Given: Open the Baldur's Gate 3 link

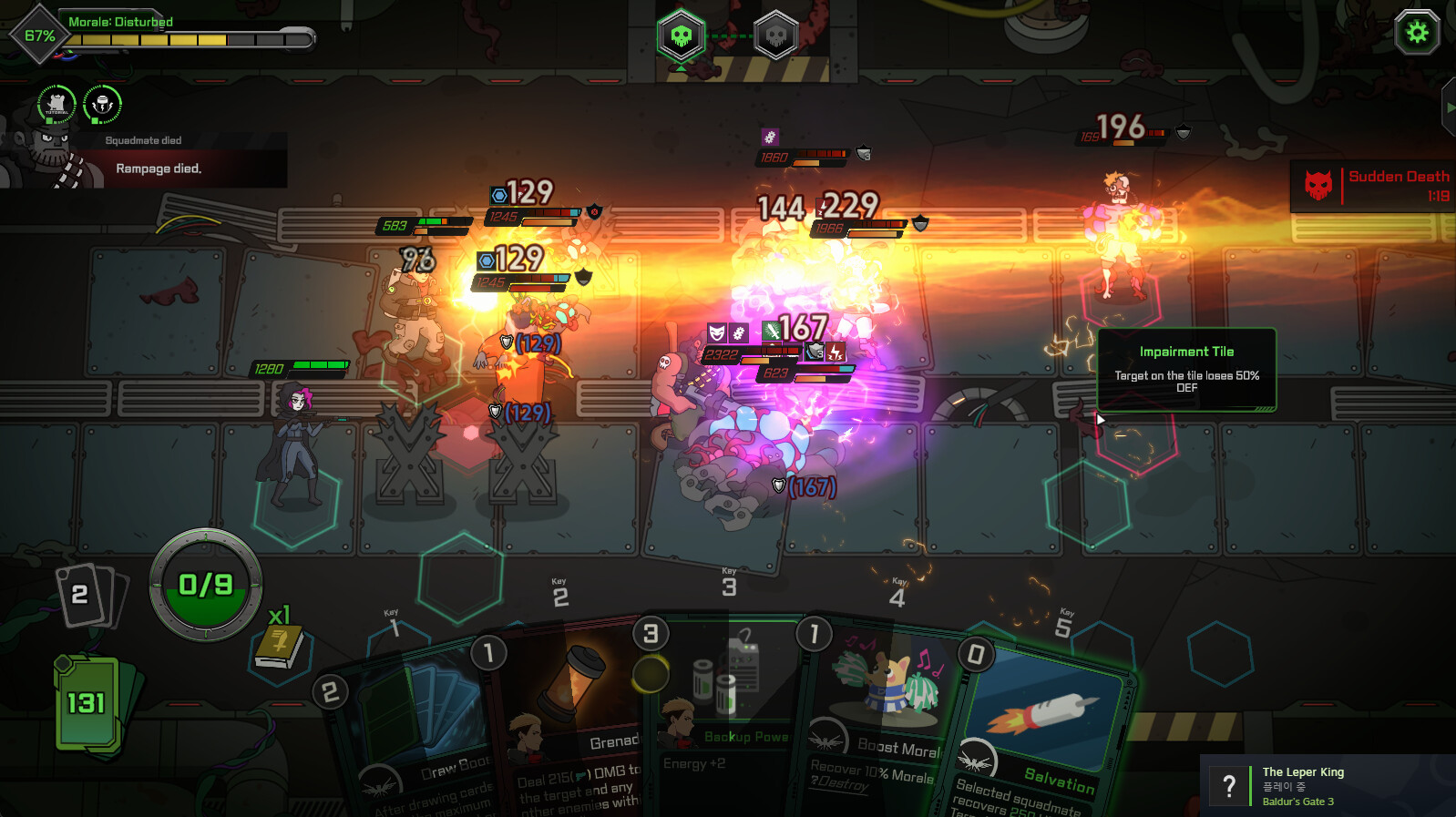Looking at the screenshot, I should click(1297, 802).
